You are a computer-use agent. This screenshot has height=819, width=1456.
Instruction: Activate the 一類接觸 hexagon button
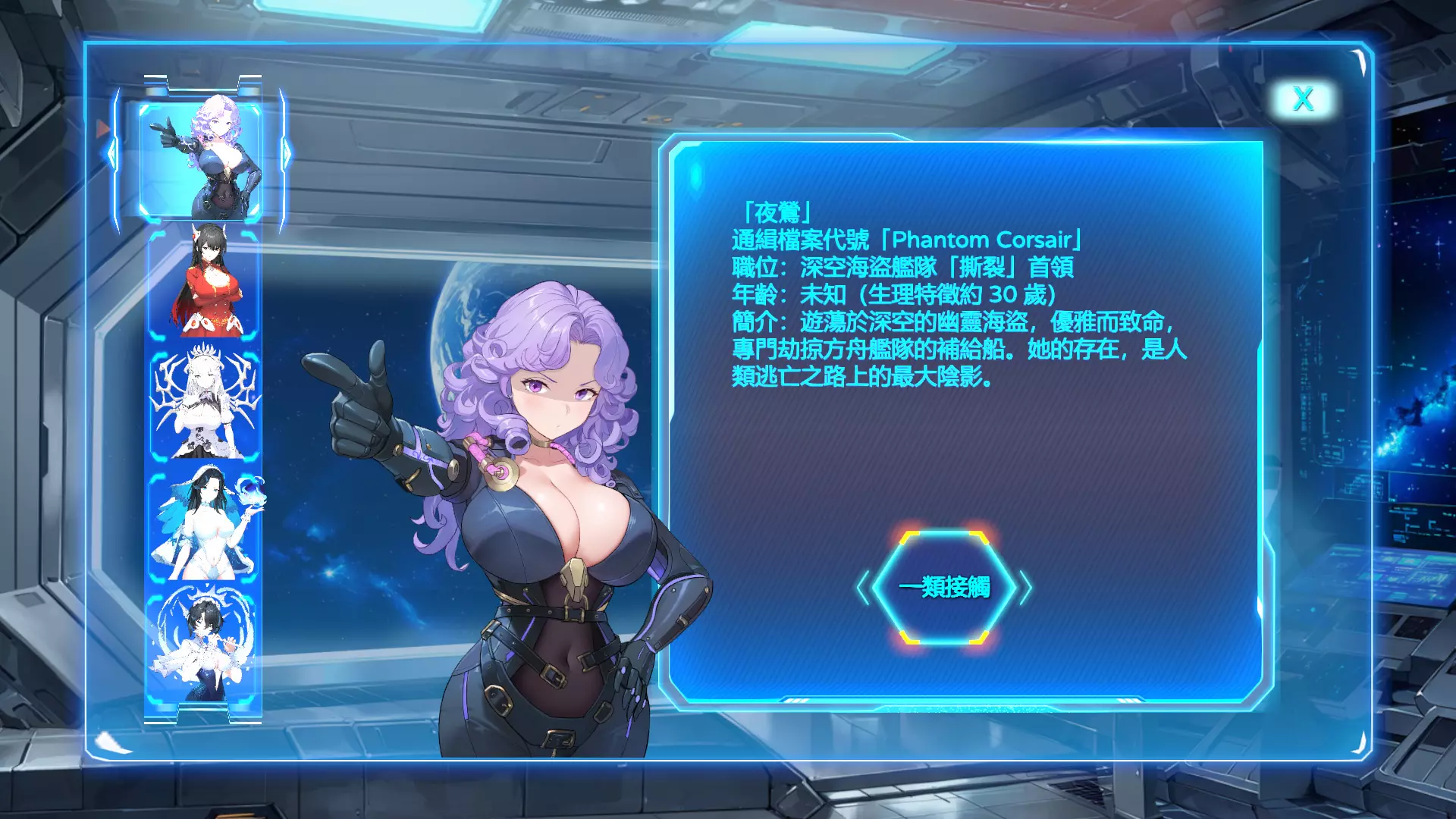[944, 587]
